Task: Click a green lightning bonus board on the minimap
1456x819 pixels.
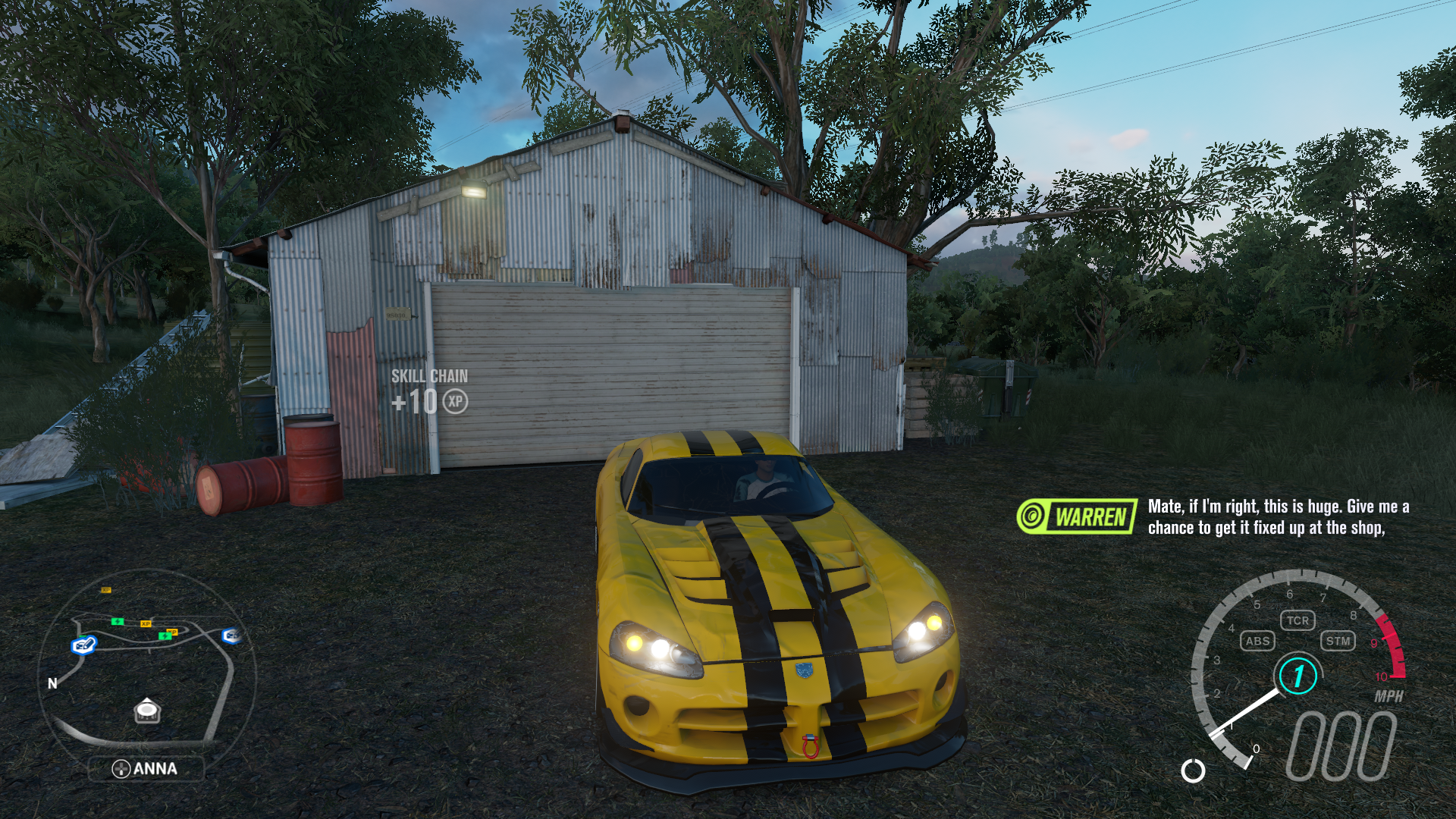Action: tap(118, 622)
